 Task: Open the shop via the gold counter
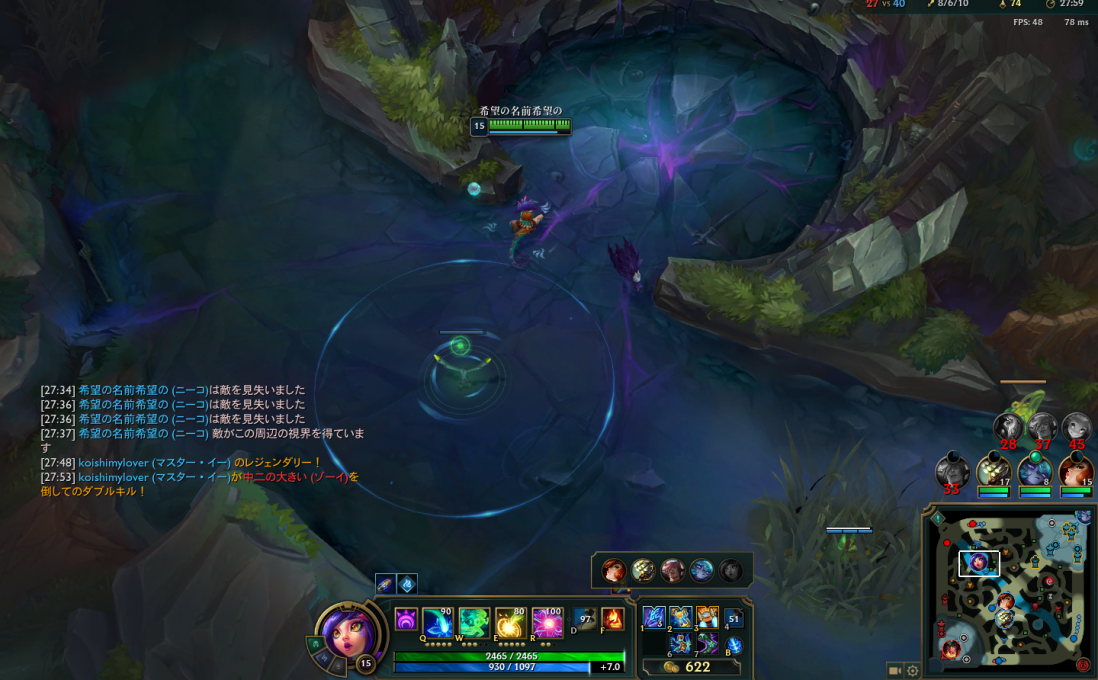[688, 667]
